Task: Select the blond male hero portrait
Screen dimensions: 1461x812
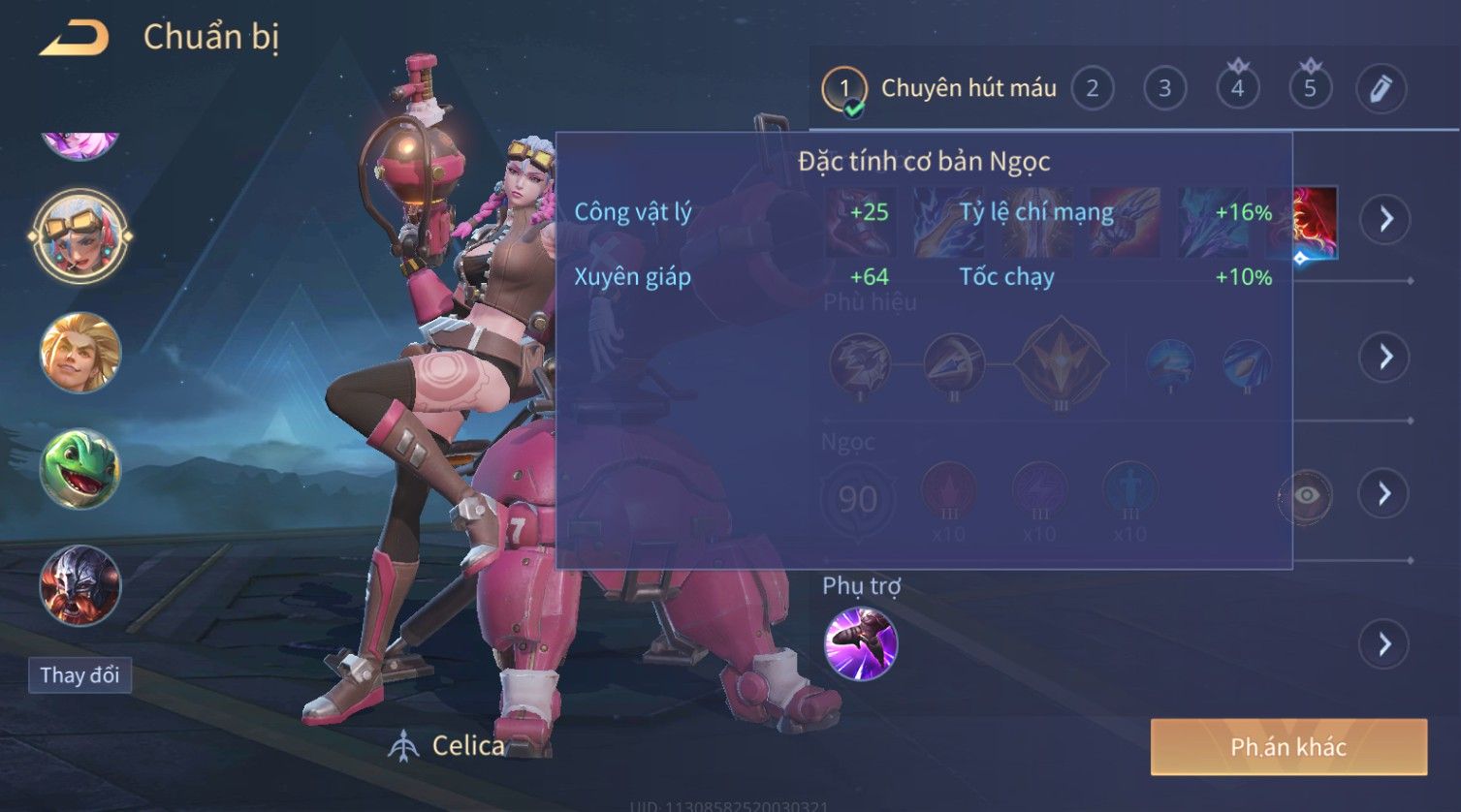Action: [80, 353]
